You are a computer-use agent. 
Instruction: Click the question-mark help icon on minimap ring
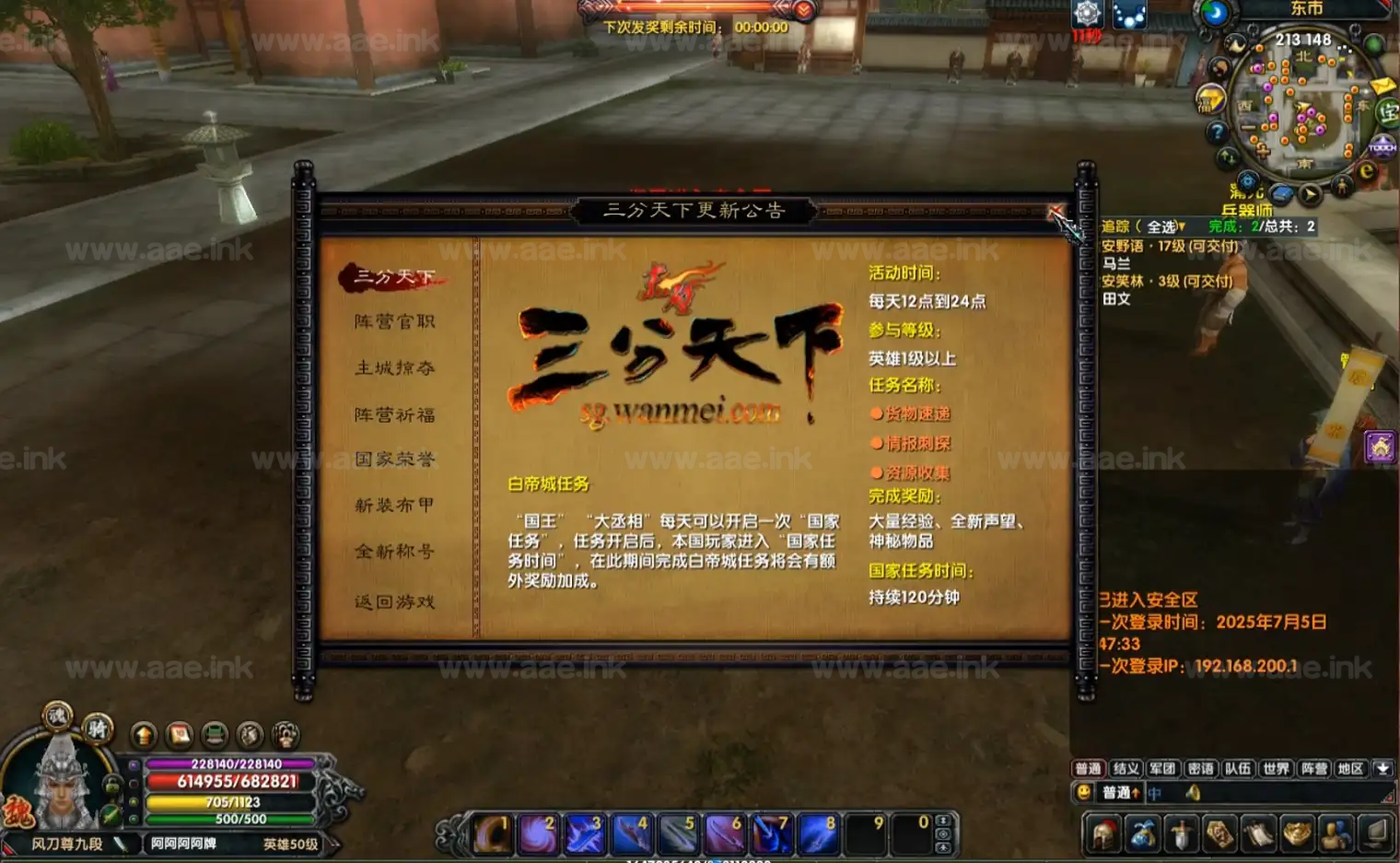point(1218,132)
